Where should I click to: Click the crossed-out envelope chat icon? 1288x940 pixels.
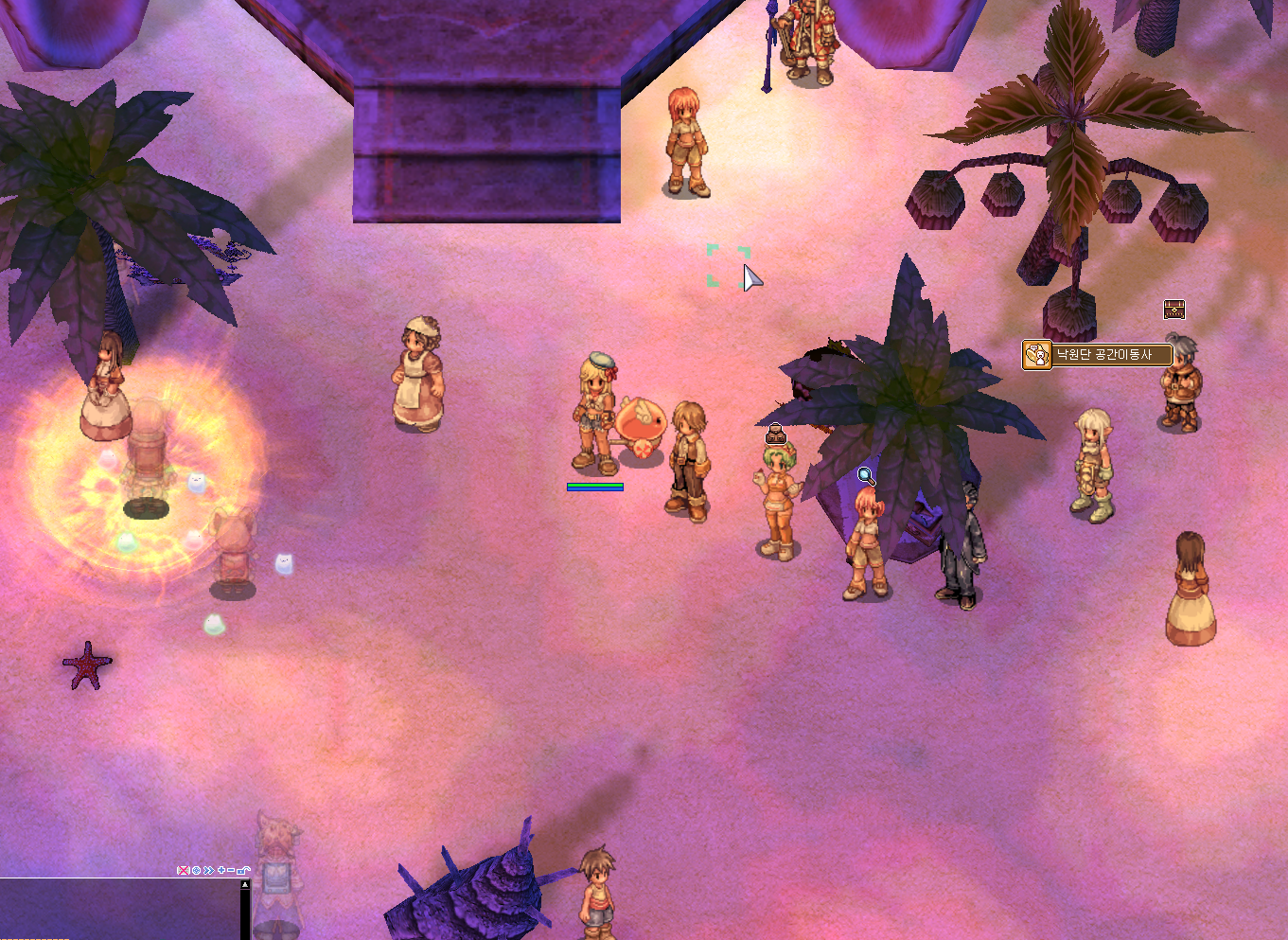pos(184,870)
